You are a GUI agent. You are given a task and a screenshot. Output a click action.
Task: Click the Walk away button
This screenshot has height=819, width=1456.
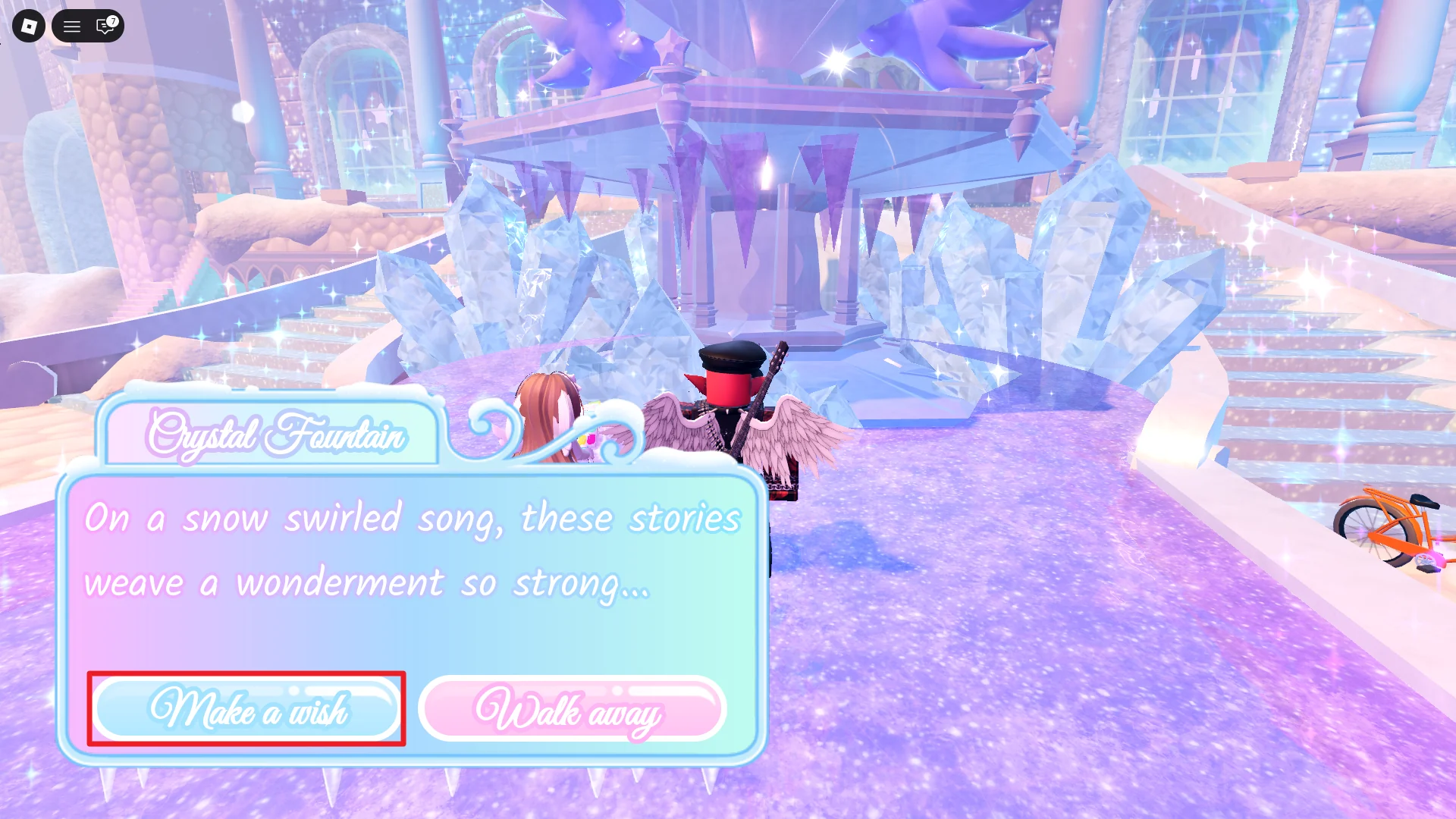click(573, 710)
